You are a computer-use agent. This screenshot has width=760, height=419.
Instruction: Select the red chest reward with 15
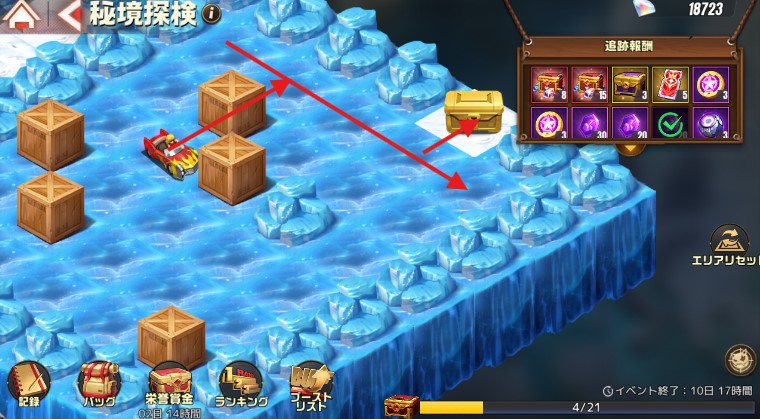coord(590,84)
